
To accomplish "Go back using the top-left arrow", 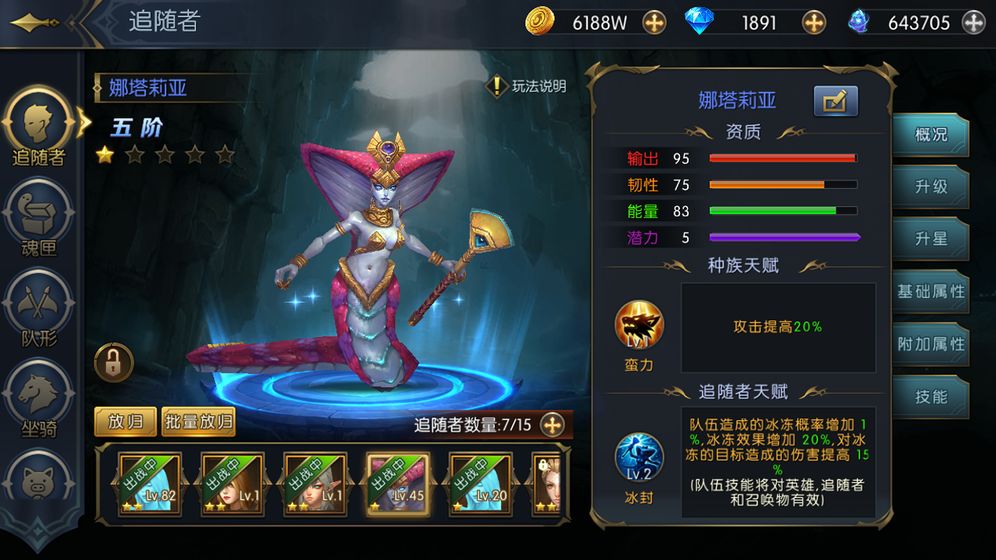I will point(32,22).
